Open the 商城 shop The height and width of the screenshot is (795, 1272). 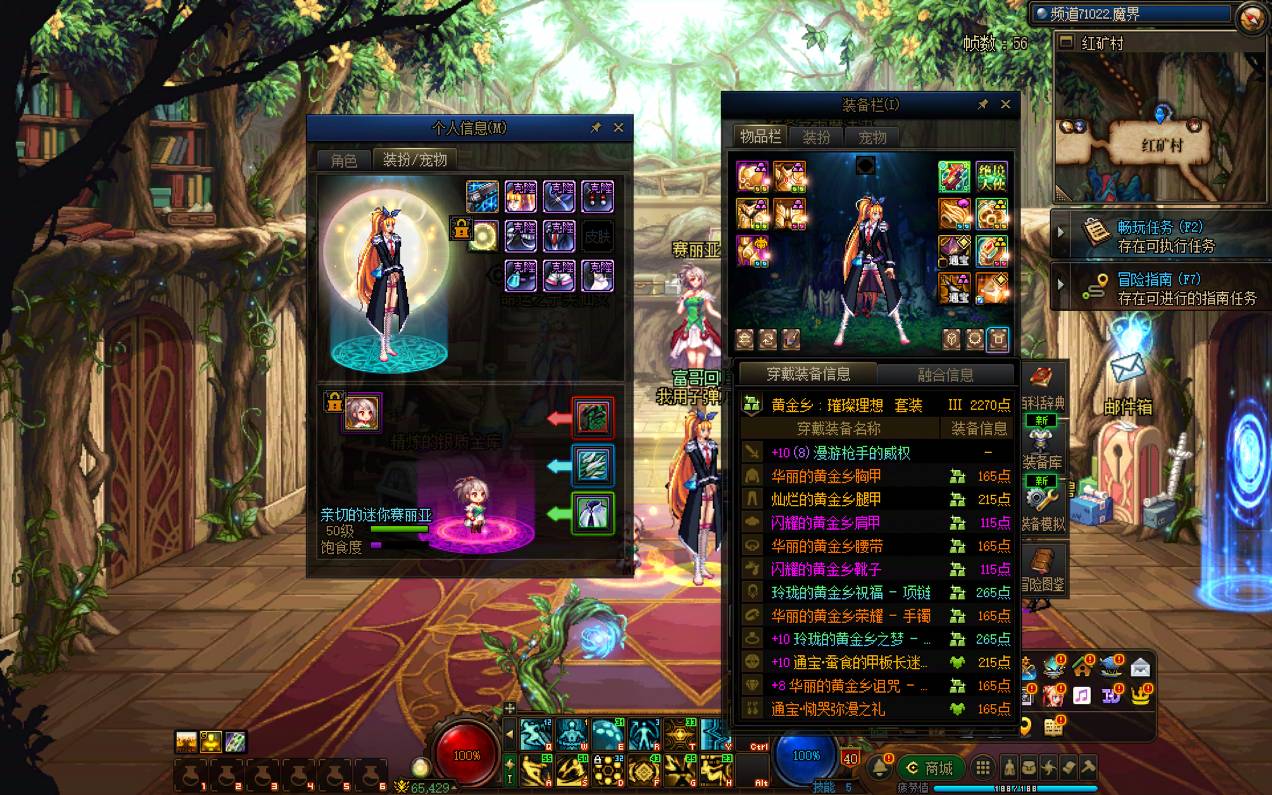coord(930,768)
